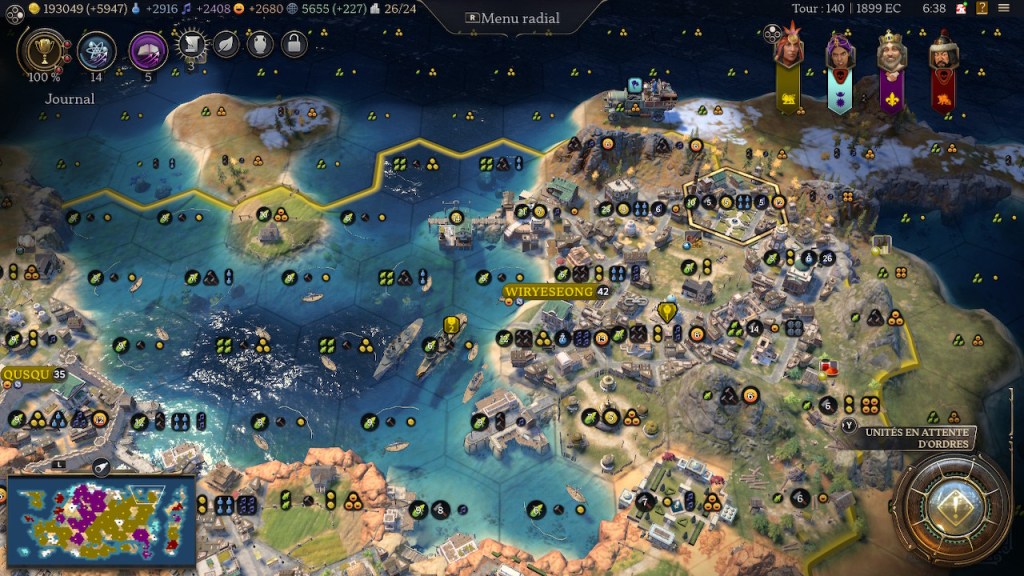
Task: Select the crowned king leader portrait
Action: pyautogui.click(x=891, y=52)
